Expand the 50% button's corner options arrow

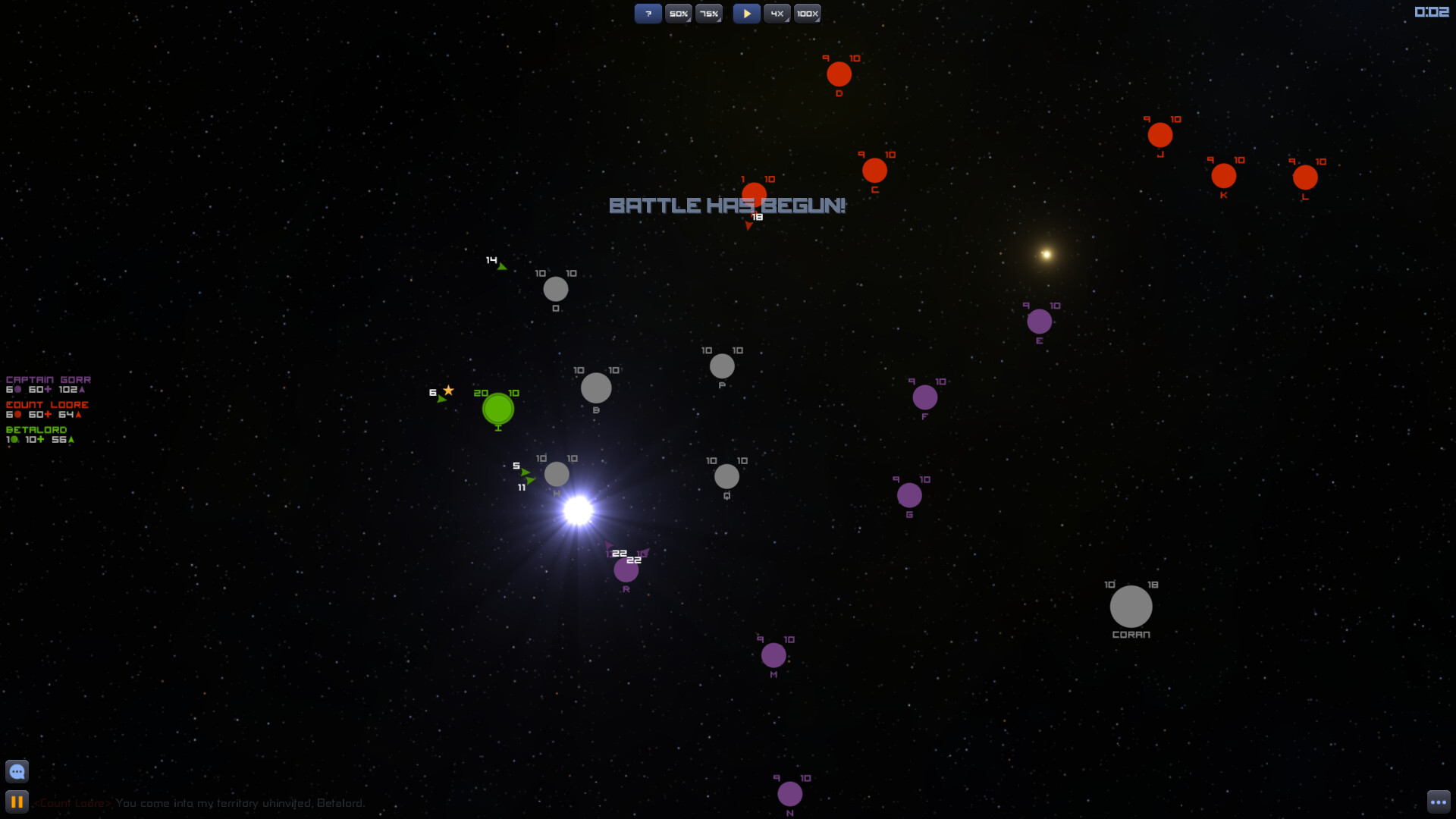tap(689, 21)
